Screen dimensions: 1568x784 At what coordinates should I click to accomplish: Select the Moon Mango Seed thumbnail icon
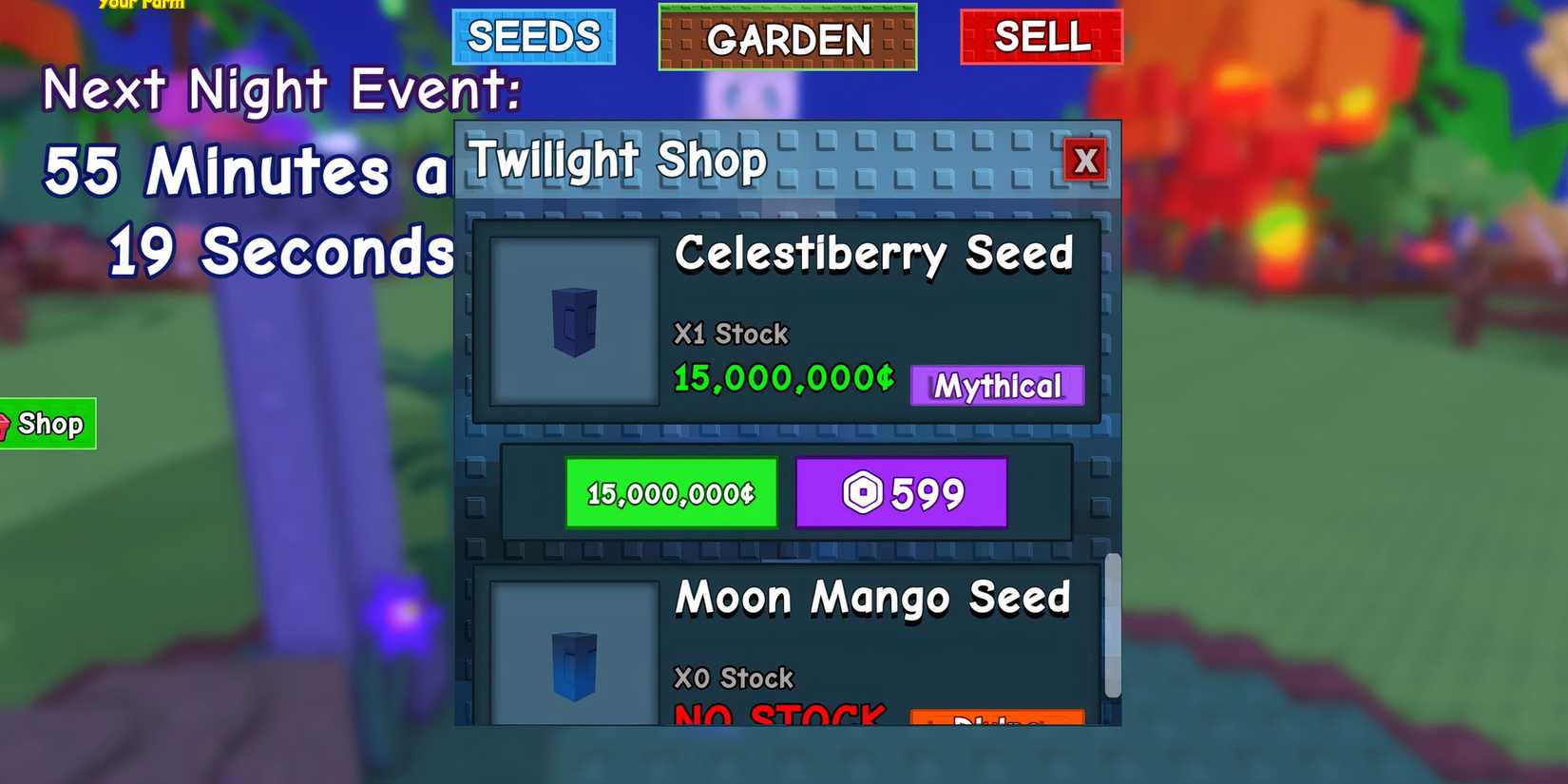(x=572, y=659)
